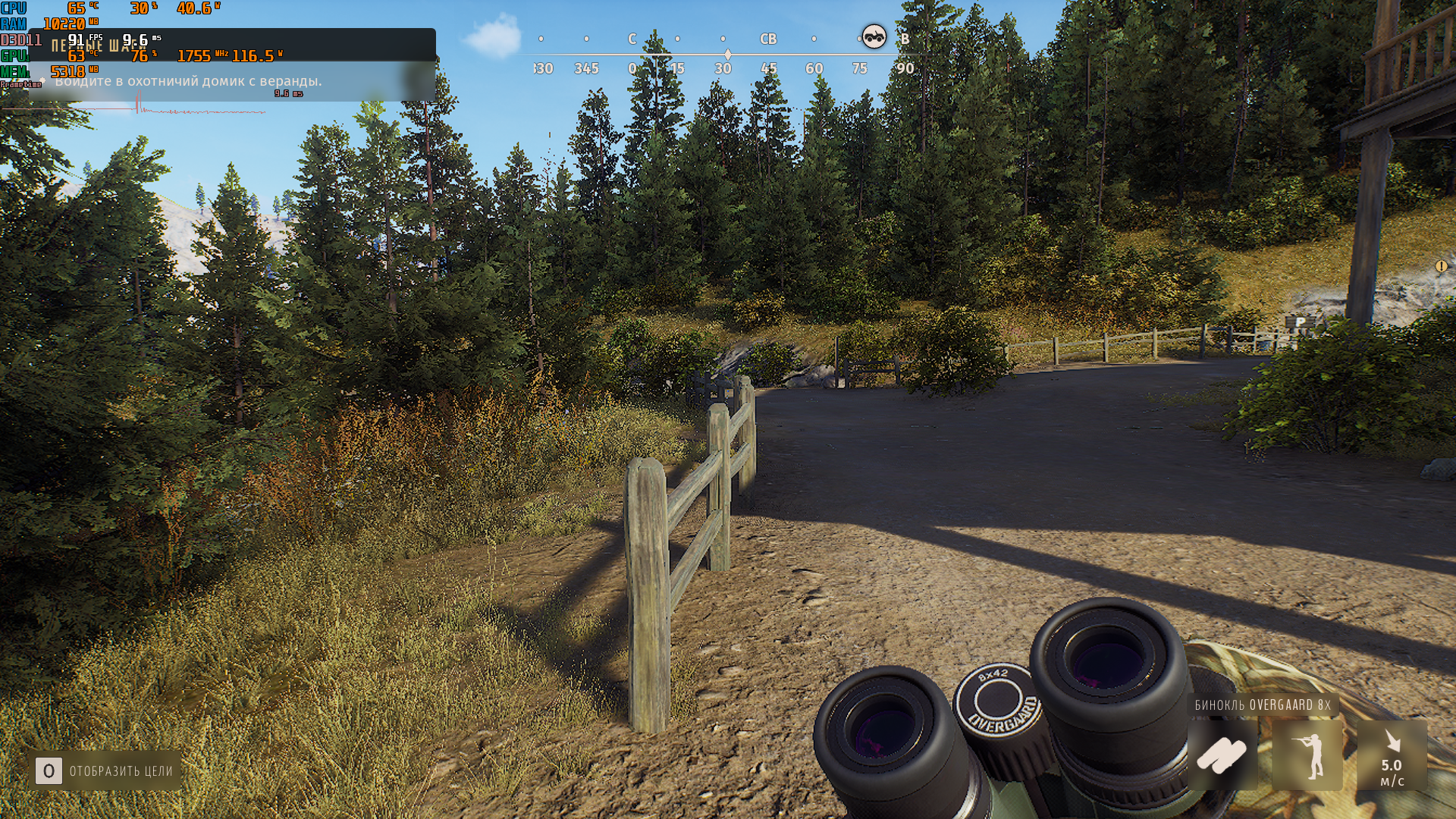
Task: Click the 'Отобразить цели' objectives button
Action: point(105,771)
